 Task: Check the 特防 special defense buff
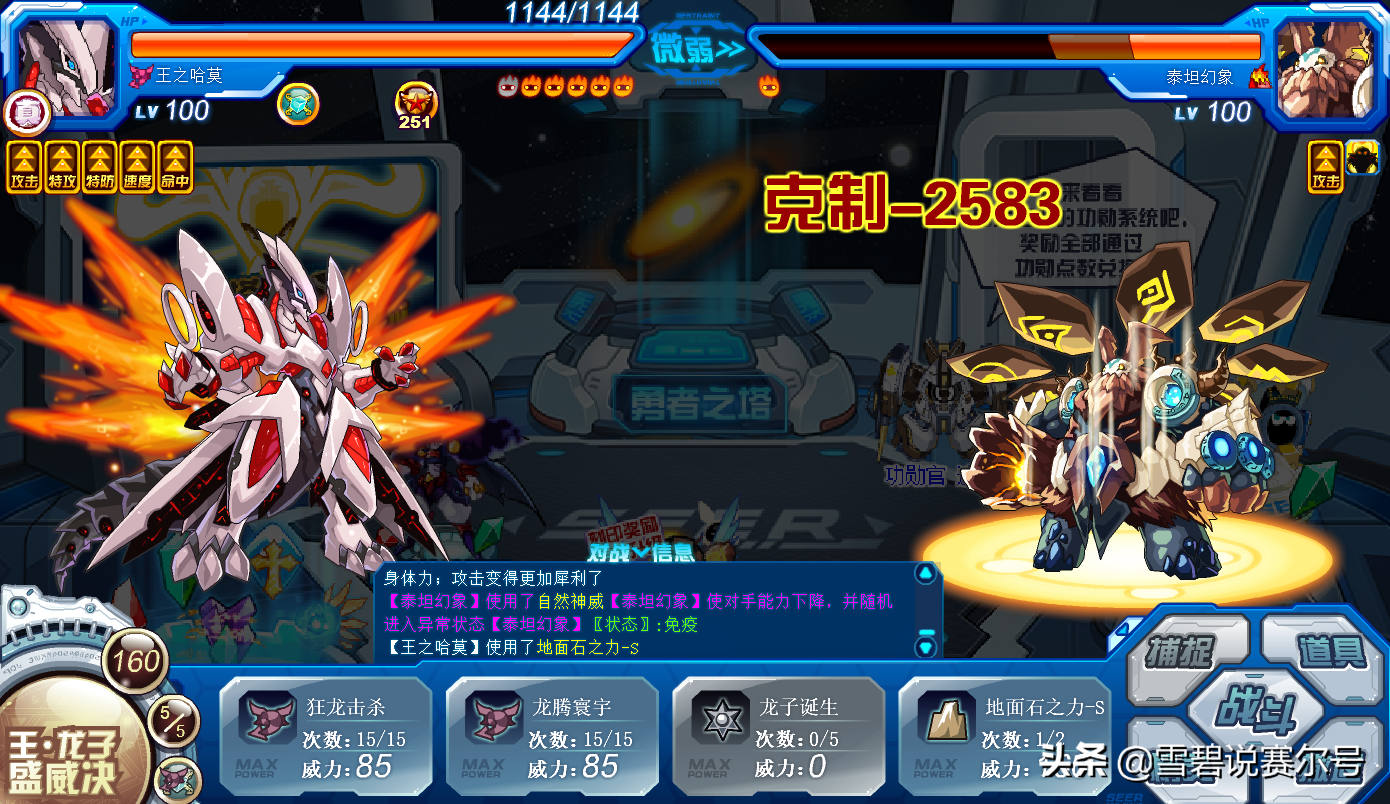click(100, 166)
